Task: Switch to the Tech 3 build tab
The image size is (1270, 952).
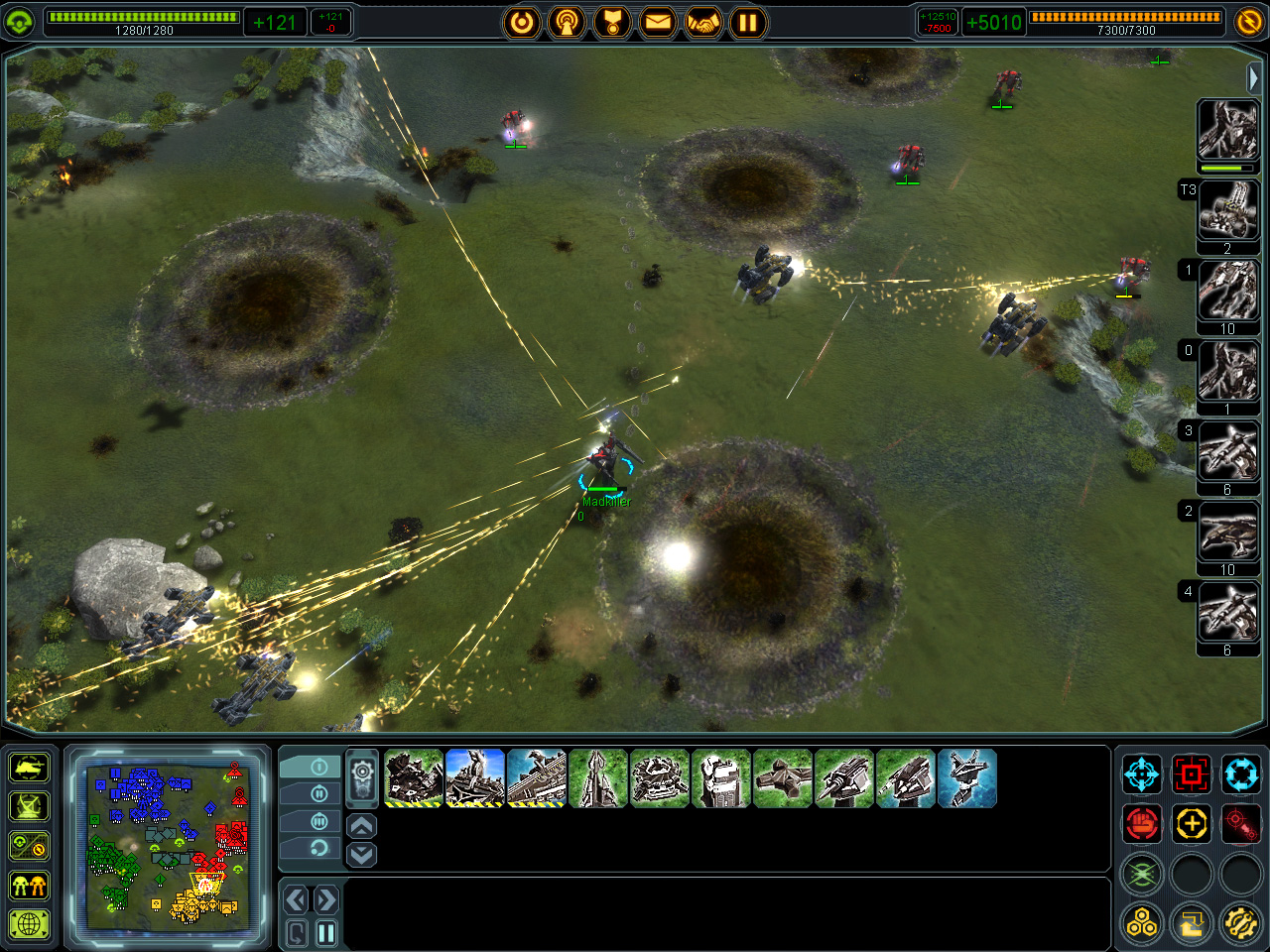Action: pos(318,821)
